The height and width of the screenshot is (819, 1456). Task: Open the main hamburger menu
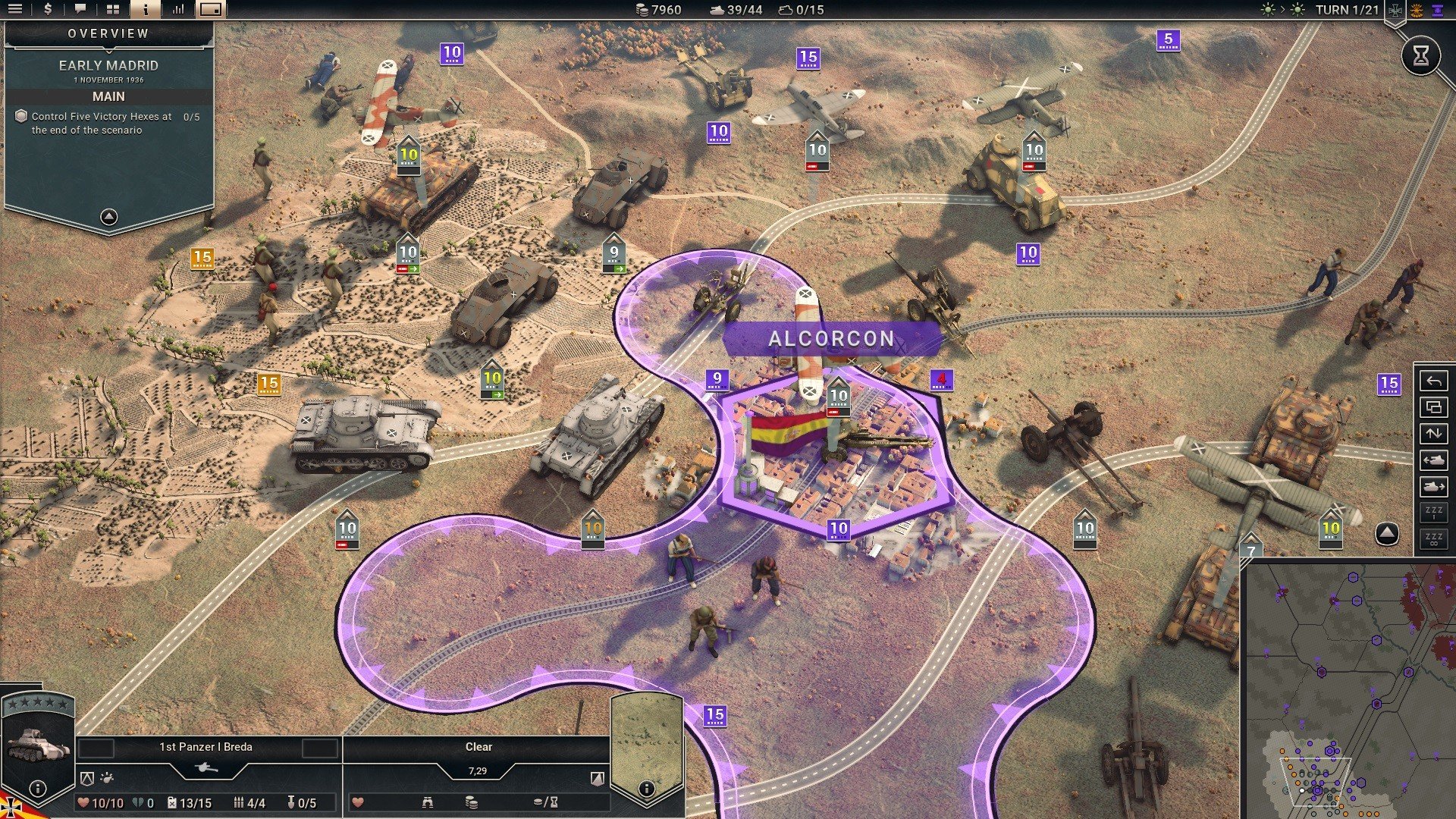(x=14, y=9)
